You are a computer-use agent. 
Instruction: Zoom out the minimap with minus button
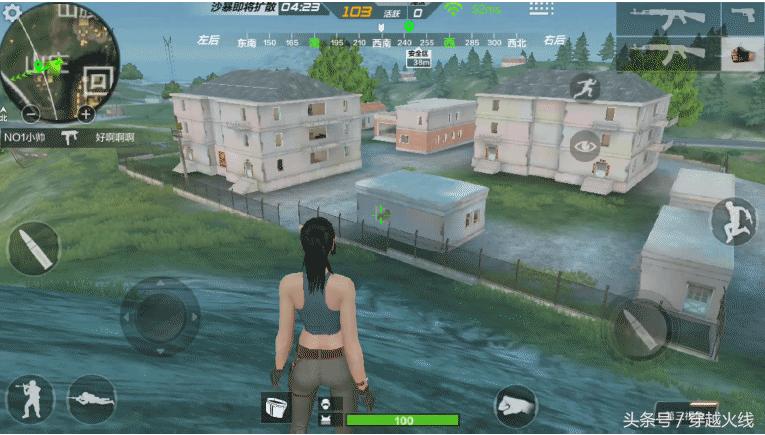point(31,112)
